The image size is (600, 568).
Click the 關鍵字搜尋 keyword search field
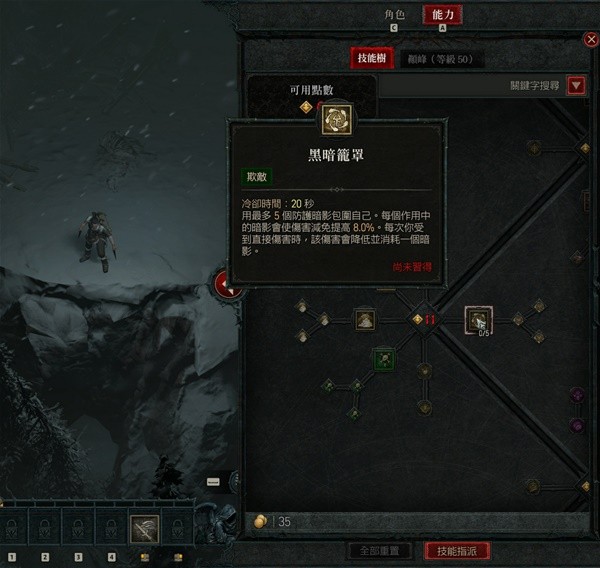click(x=470, y=86)
